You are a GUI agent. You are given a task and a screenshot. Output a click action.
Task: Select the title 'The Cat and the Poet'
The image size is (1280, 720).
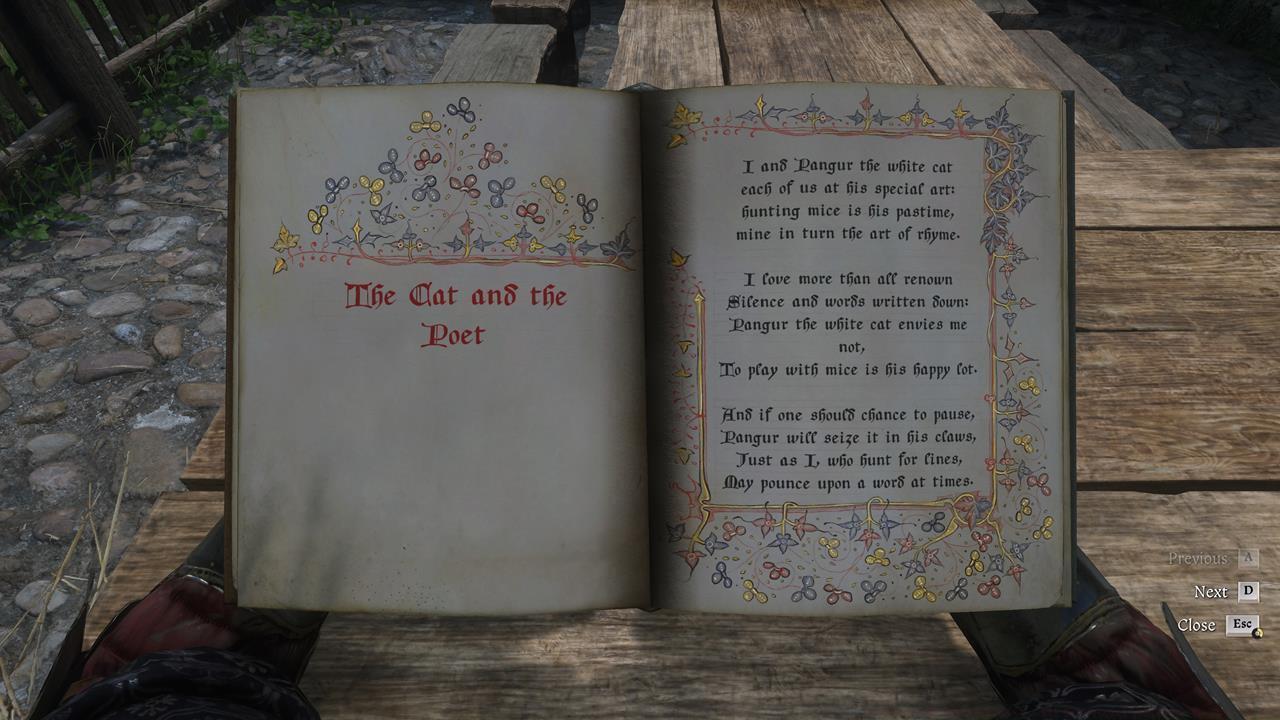tap(456, 313)
